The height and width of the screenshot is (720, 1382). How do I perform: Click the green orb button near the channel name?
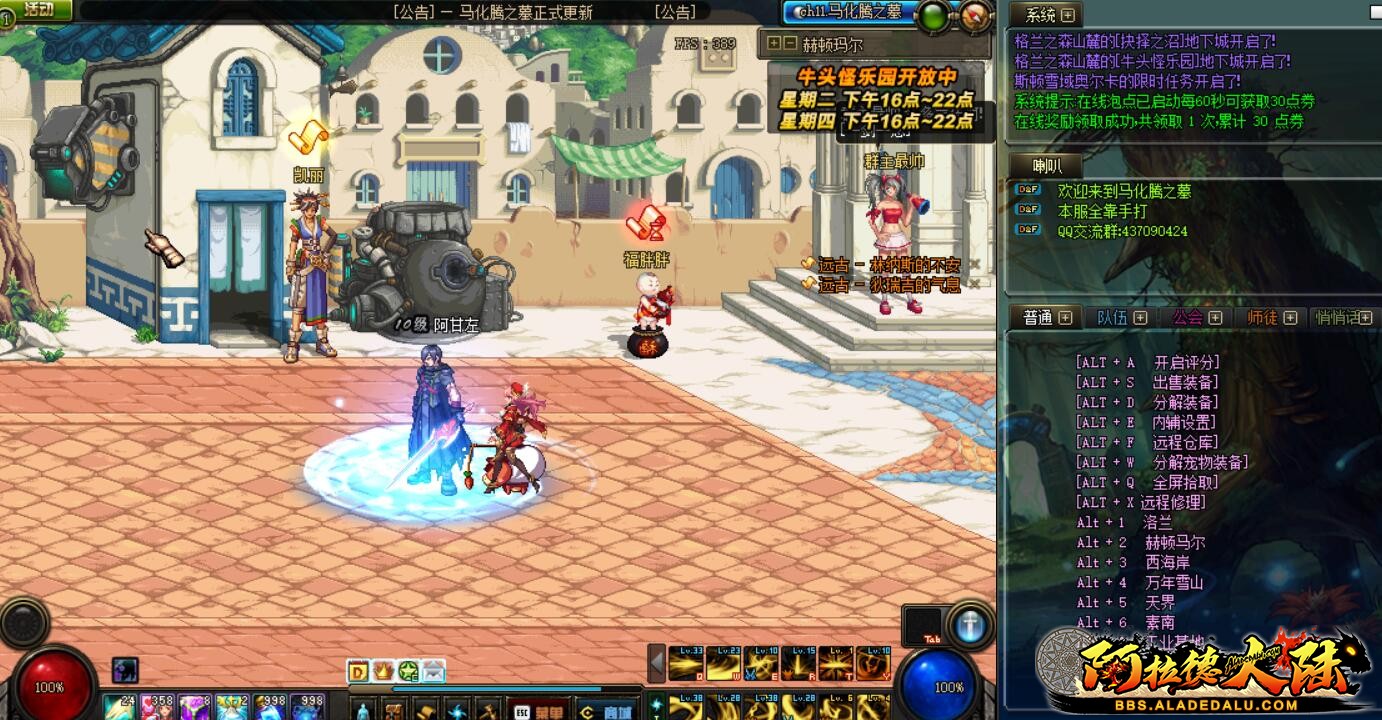[933, 15]
